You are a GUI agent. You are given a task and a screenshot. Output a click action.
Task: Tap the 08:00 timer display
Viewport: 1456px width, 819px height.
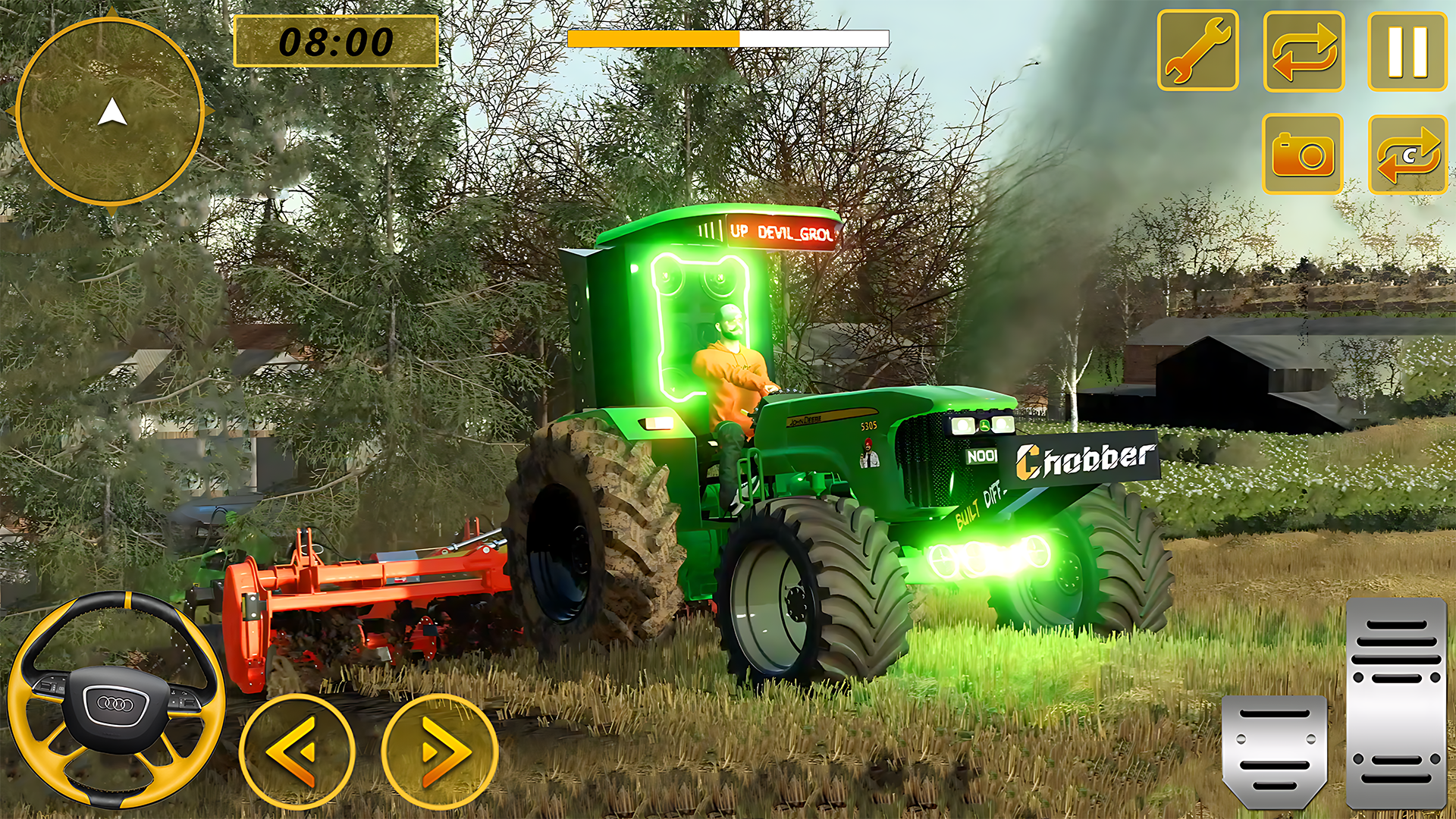pos(336,43)
